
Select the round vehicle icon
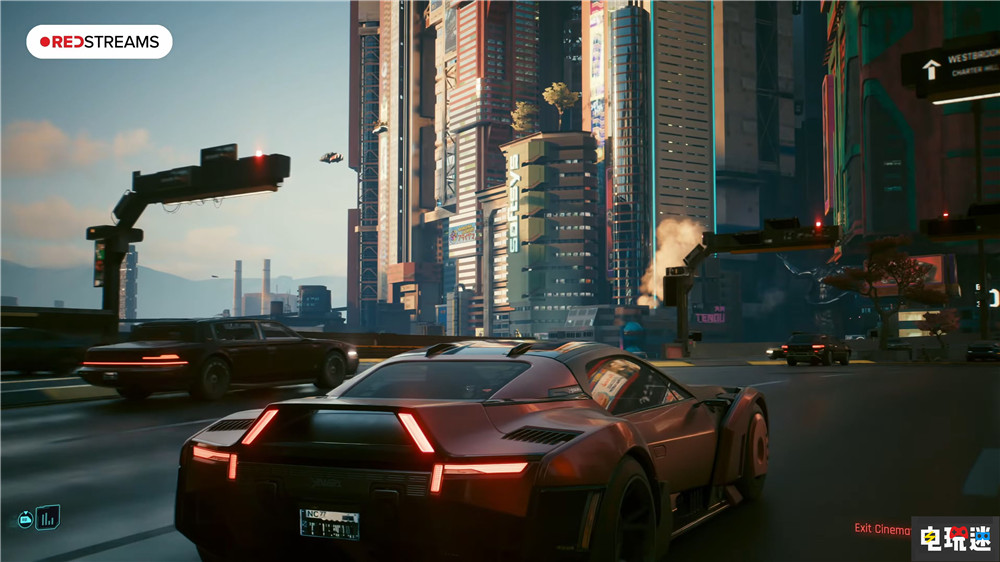25,519
